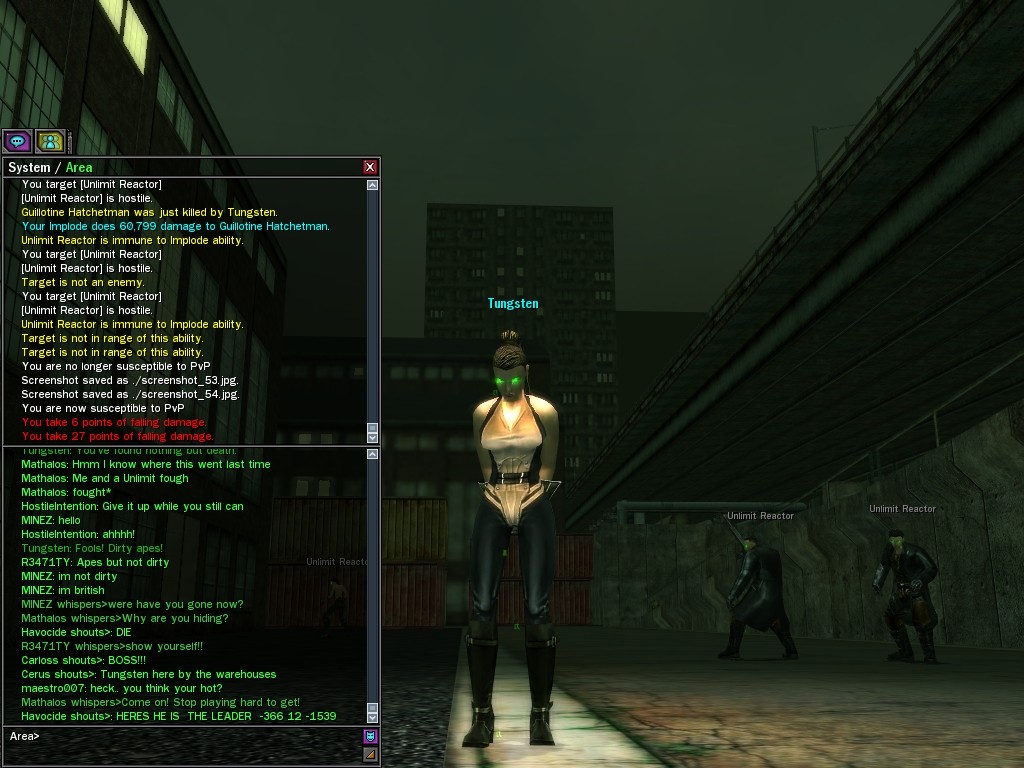Click the area chat scroll-up arrow

(372, 454)
